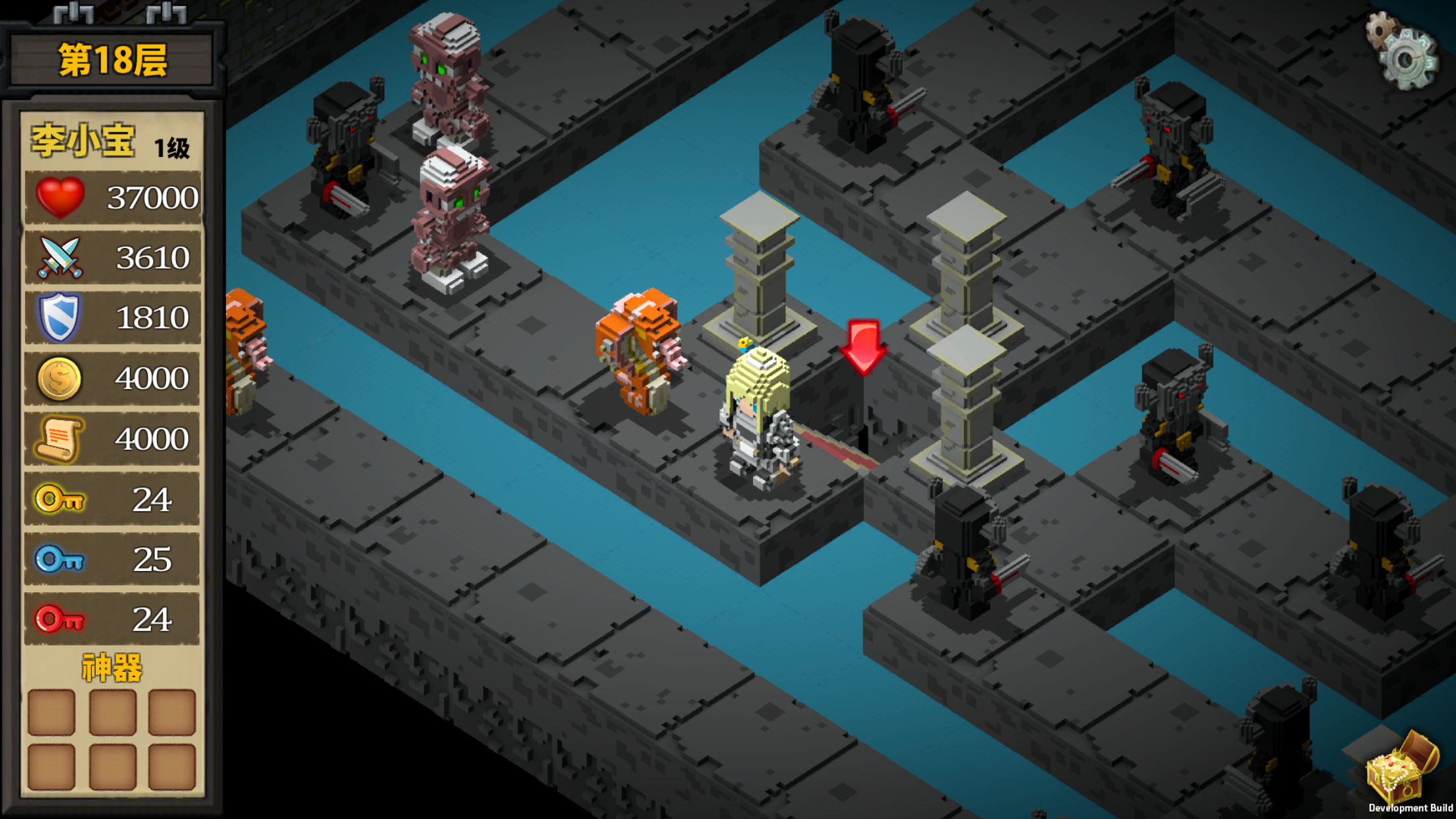1456x819 pixels.
Task: Click the 1级 level indicator
Action: tap(171, 146)
